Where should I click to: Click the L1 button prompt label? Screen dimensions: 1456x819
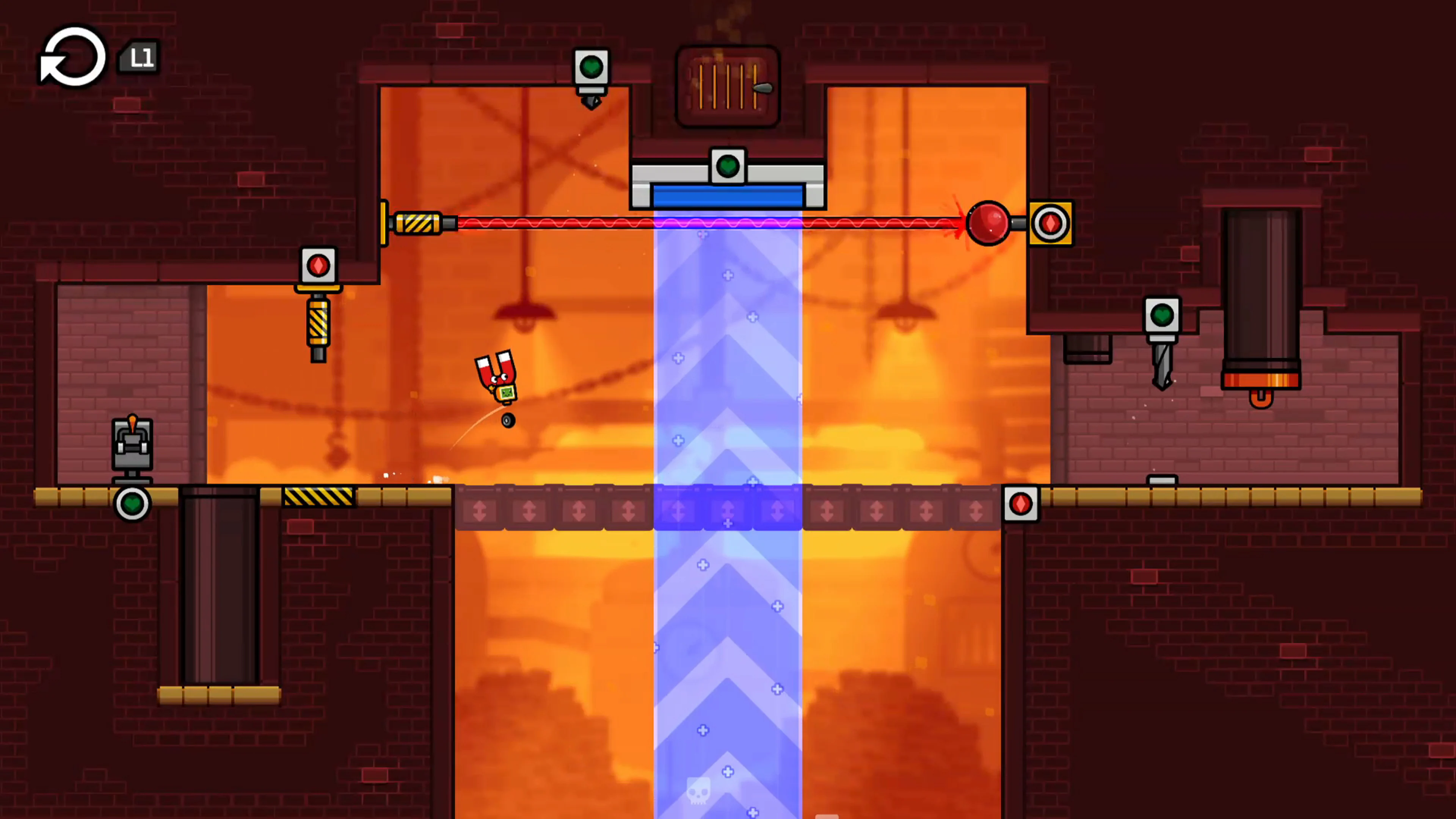(x=139, y=56)
